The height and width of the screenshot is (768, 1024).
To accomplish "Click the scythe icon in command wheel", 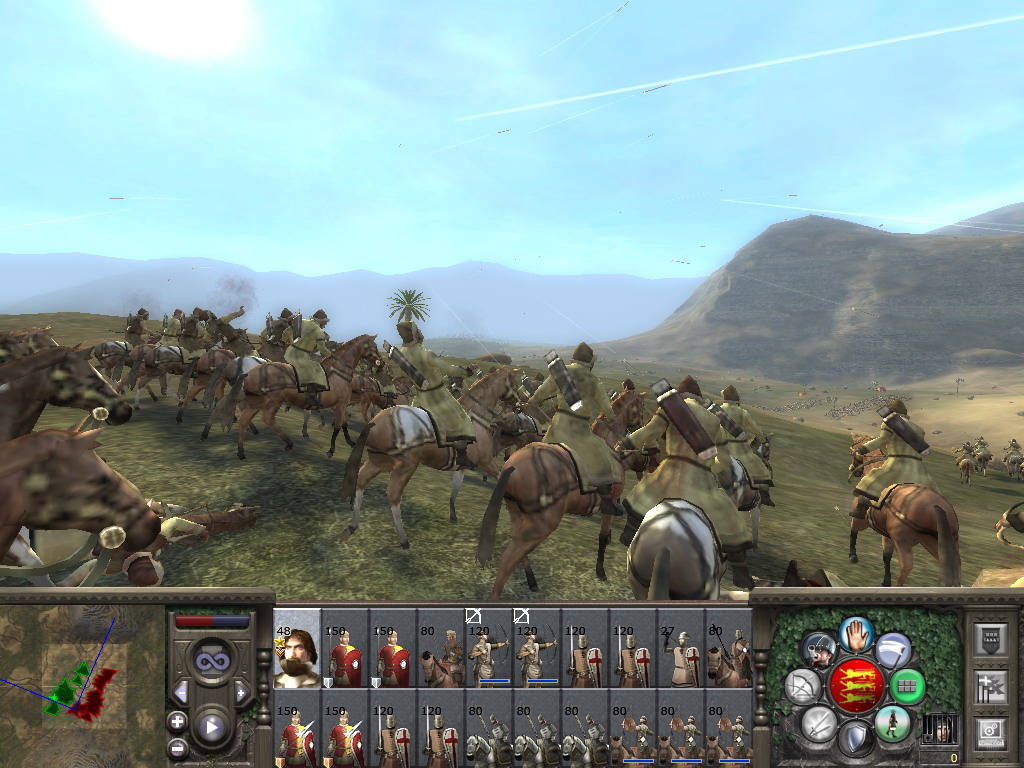I will click(893, 650).
